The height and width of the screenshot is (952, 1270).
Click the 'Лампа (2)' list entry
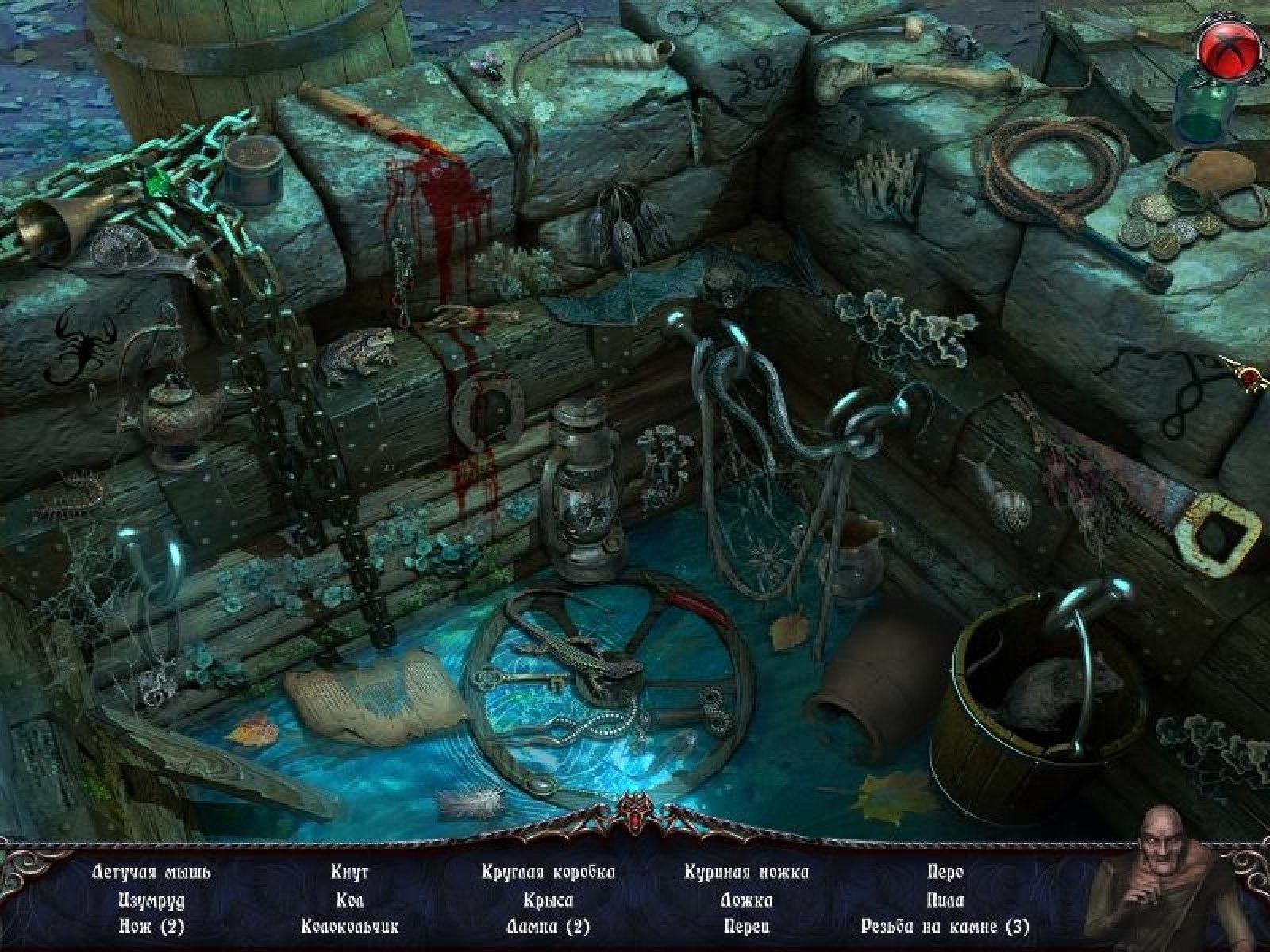(x=548, y=926)
